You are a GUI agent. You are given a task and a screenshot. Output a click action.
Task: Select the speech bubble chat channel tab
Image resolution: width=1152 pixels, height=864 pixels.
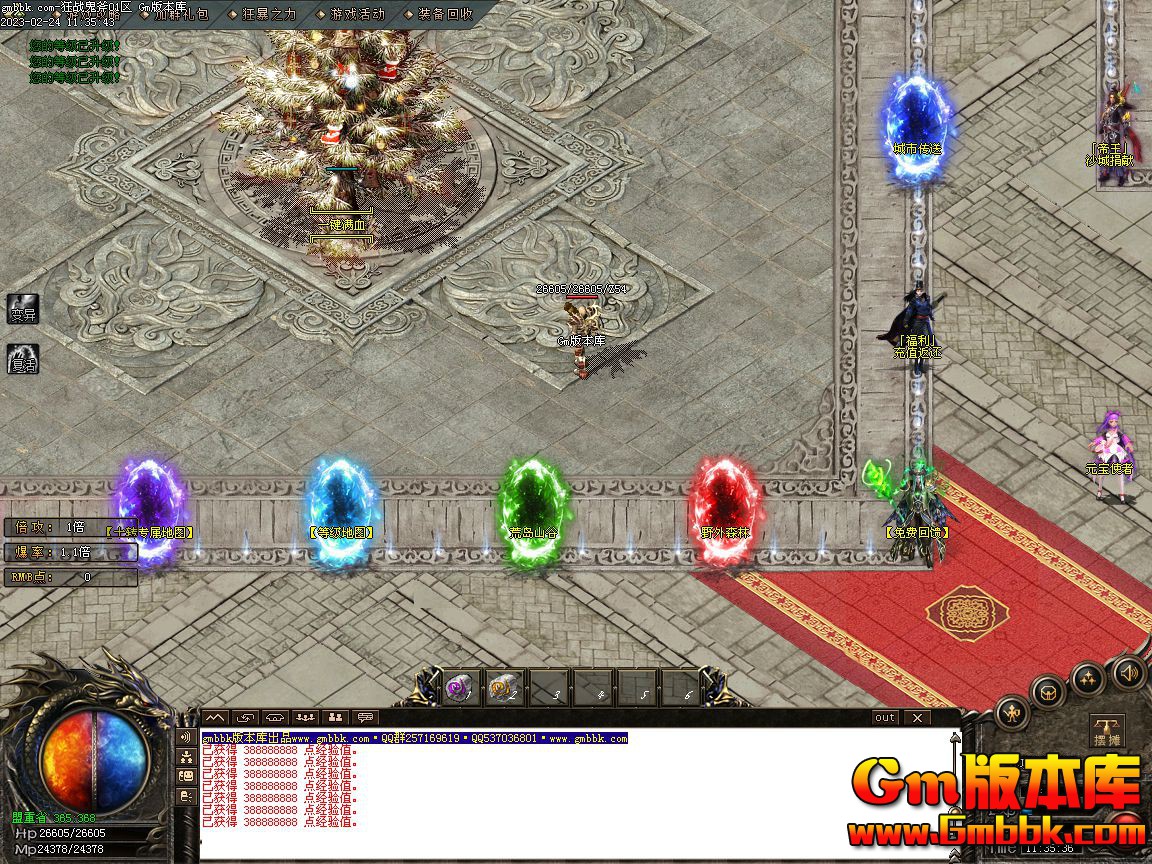(x=366, y=717)
